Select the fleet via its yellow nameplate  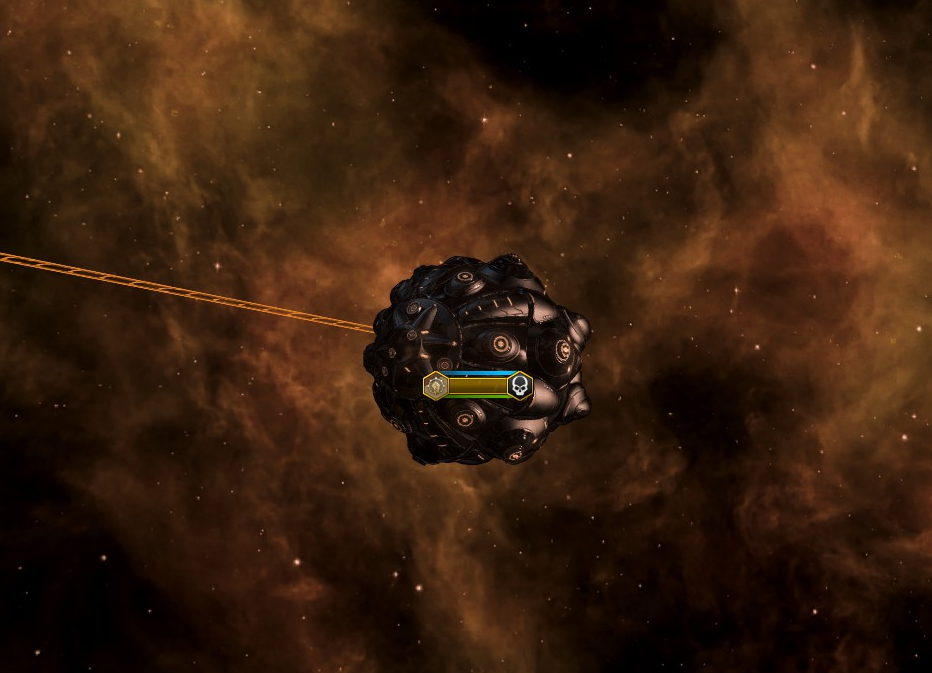pos(477,387)
